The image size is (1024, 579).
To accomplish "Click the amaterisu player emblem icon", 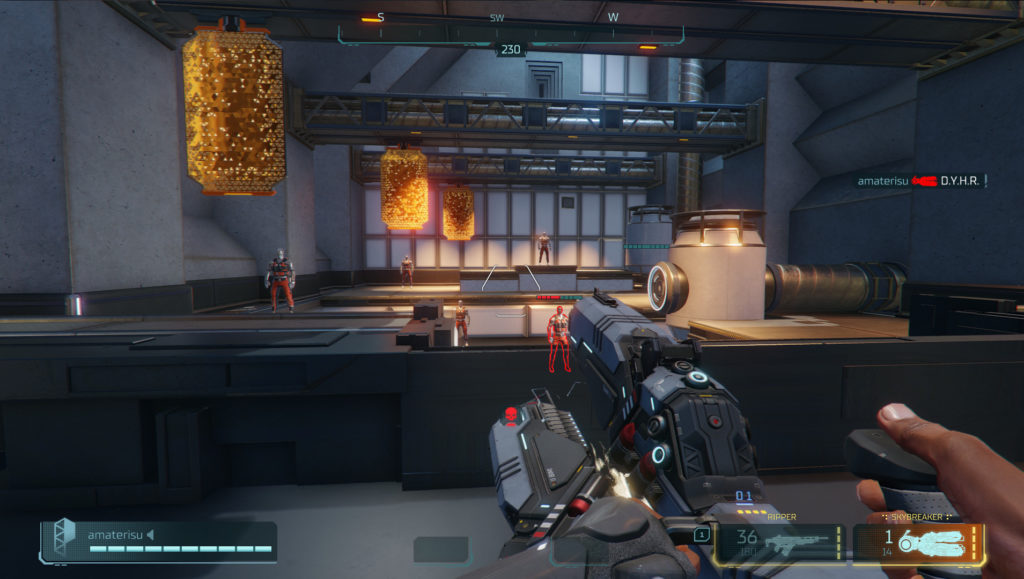I will (x=64, y=537).
